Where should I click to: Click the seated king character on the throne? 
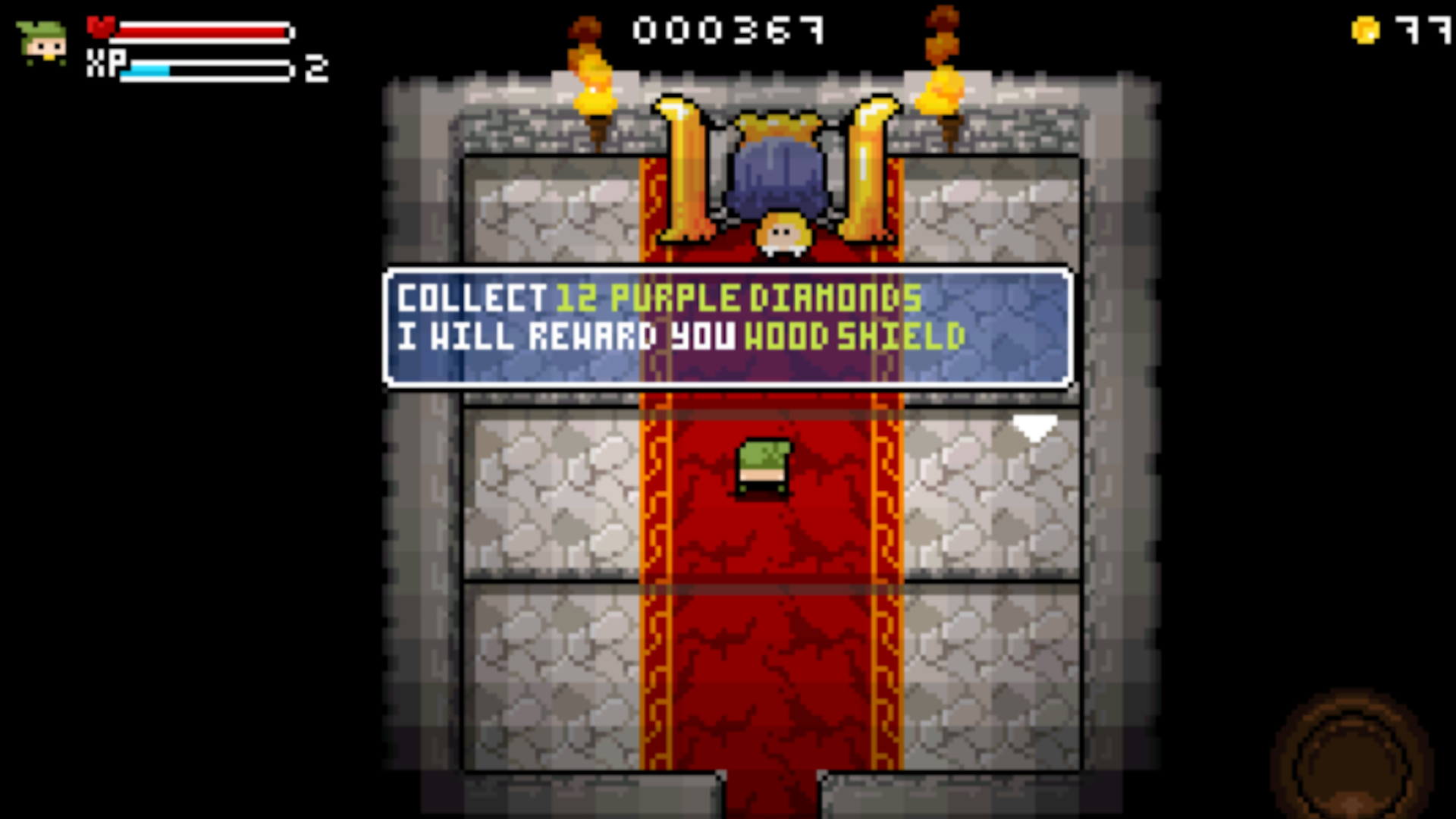click(781, 235)
